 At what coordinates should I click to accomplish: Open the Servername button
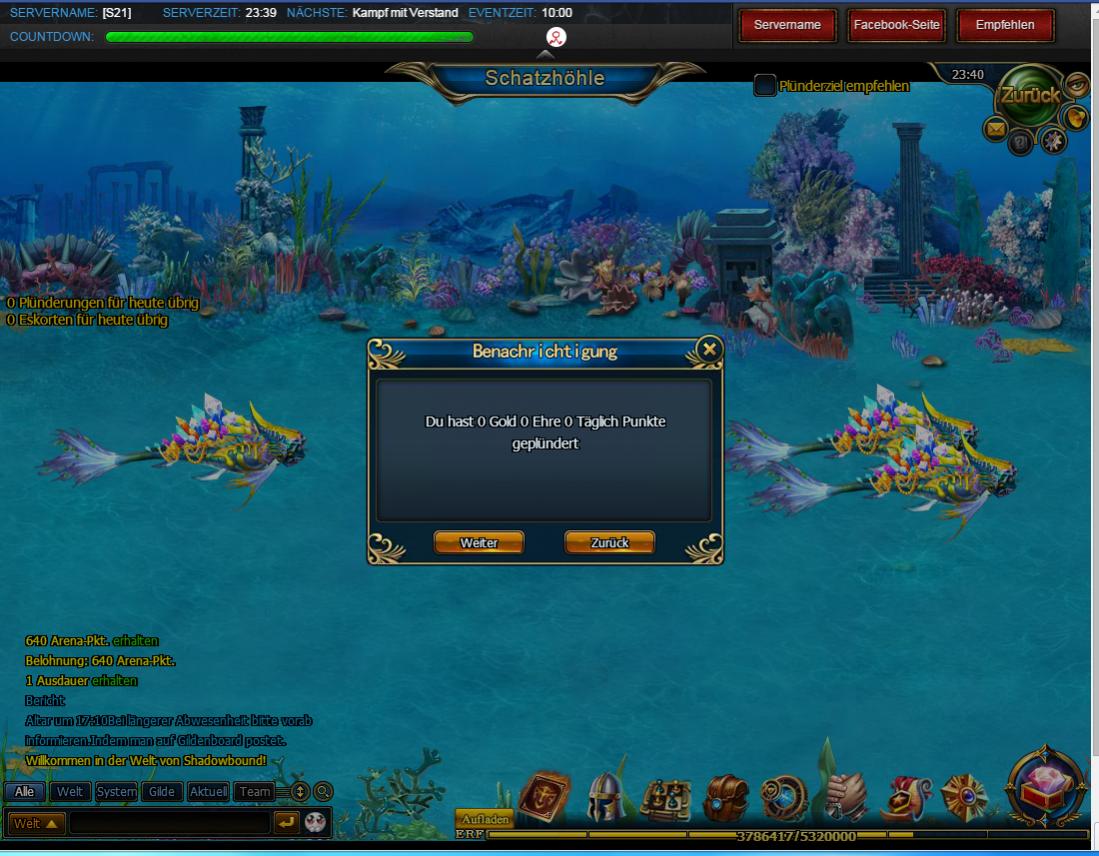(x=787, y=25)
